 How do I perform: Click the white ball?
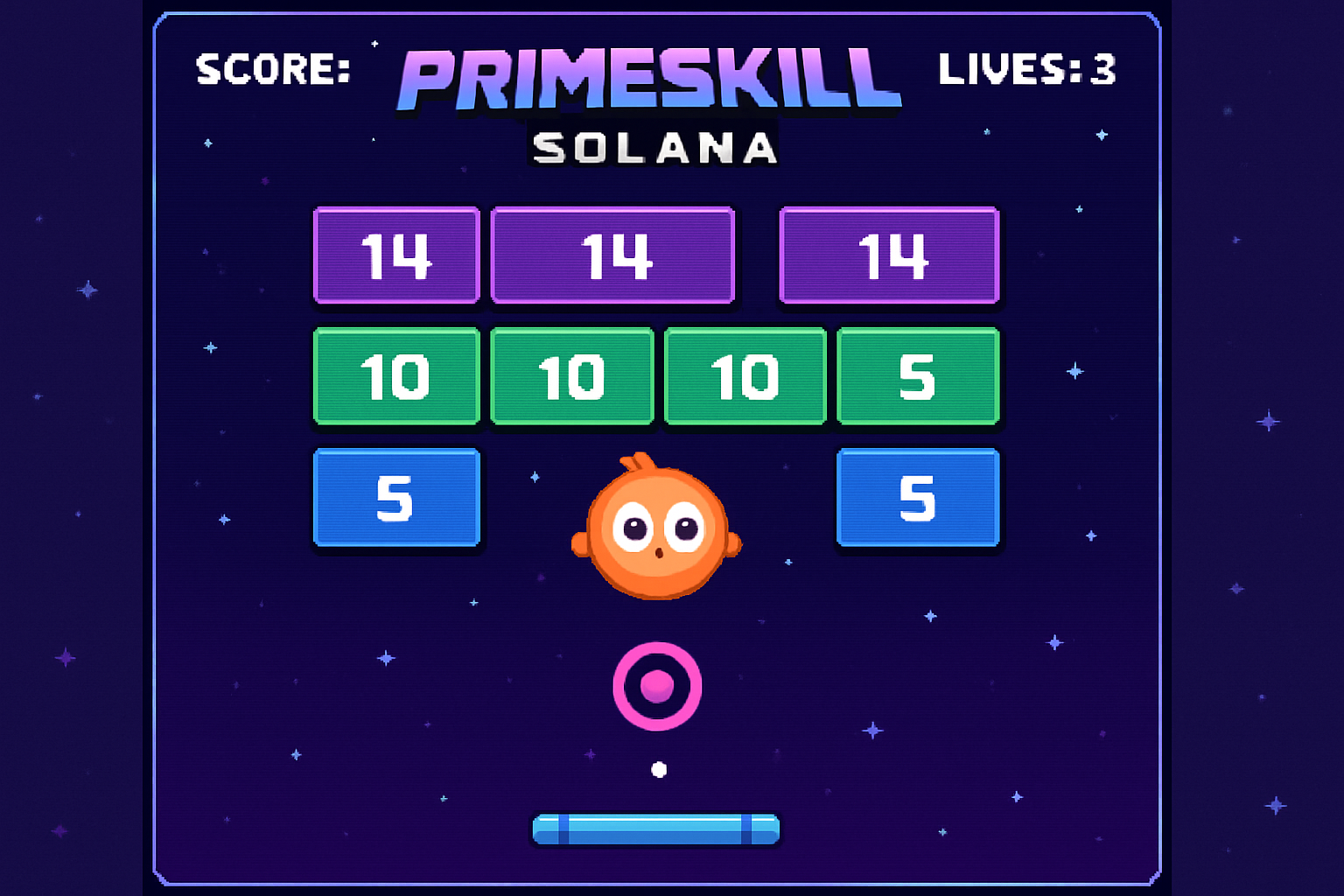point(660,771)
